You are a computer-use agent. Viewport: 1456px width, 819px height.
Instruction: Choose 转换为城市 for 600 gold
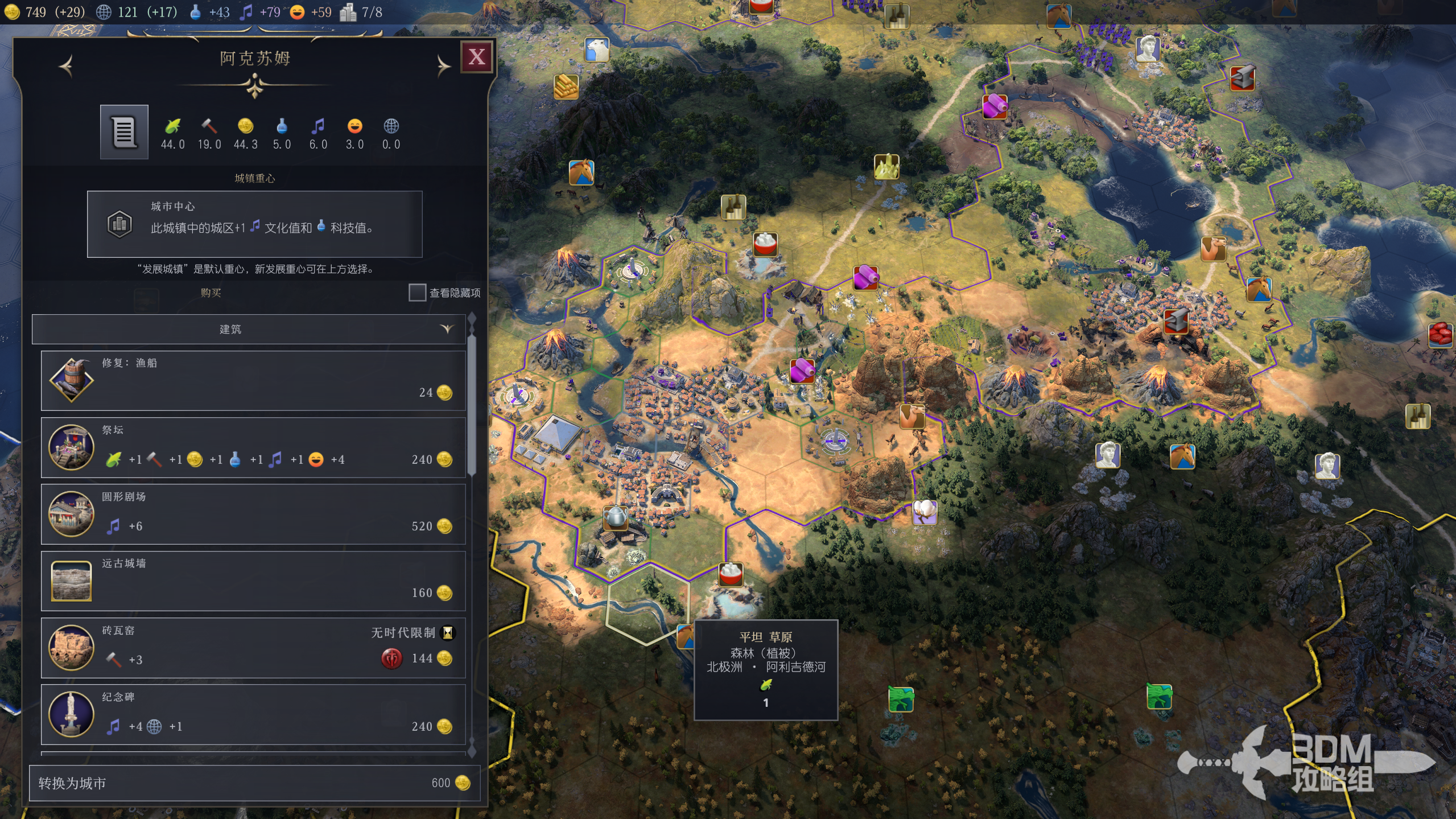tap(254, 783)
